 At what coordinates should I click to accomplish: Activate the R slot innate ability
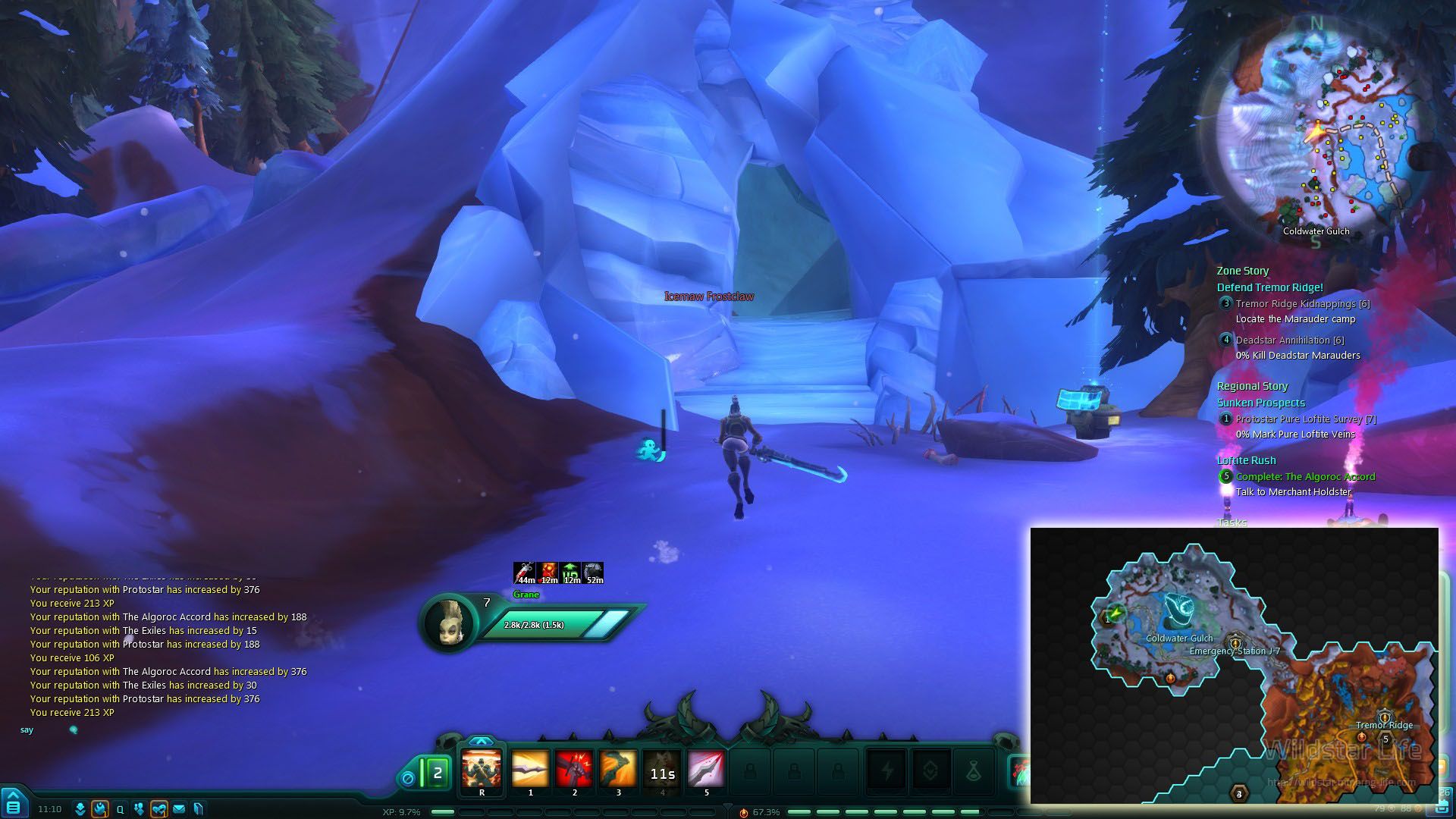point(482,770)
